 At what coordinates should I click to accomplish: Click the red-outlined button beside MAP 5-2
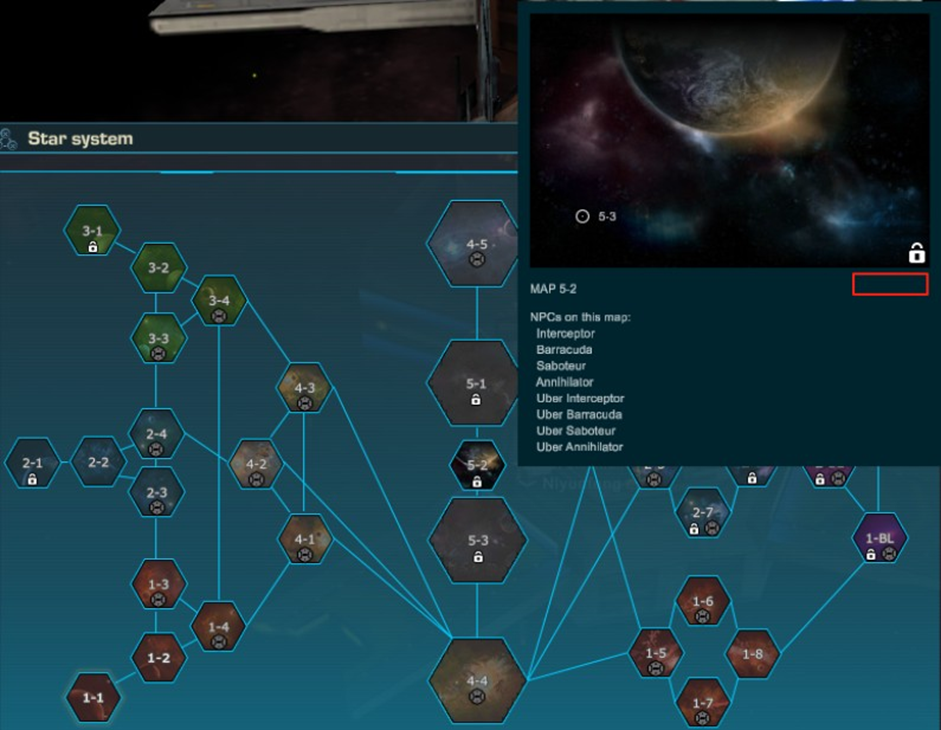[890, 285]
